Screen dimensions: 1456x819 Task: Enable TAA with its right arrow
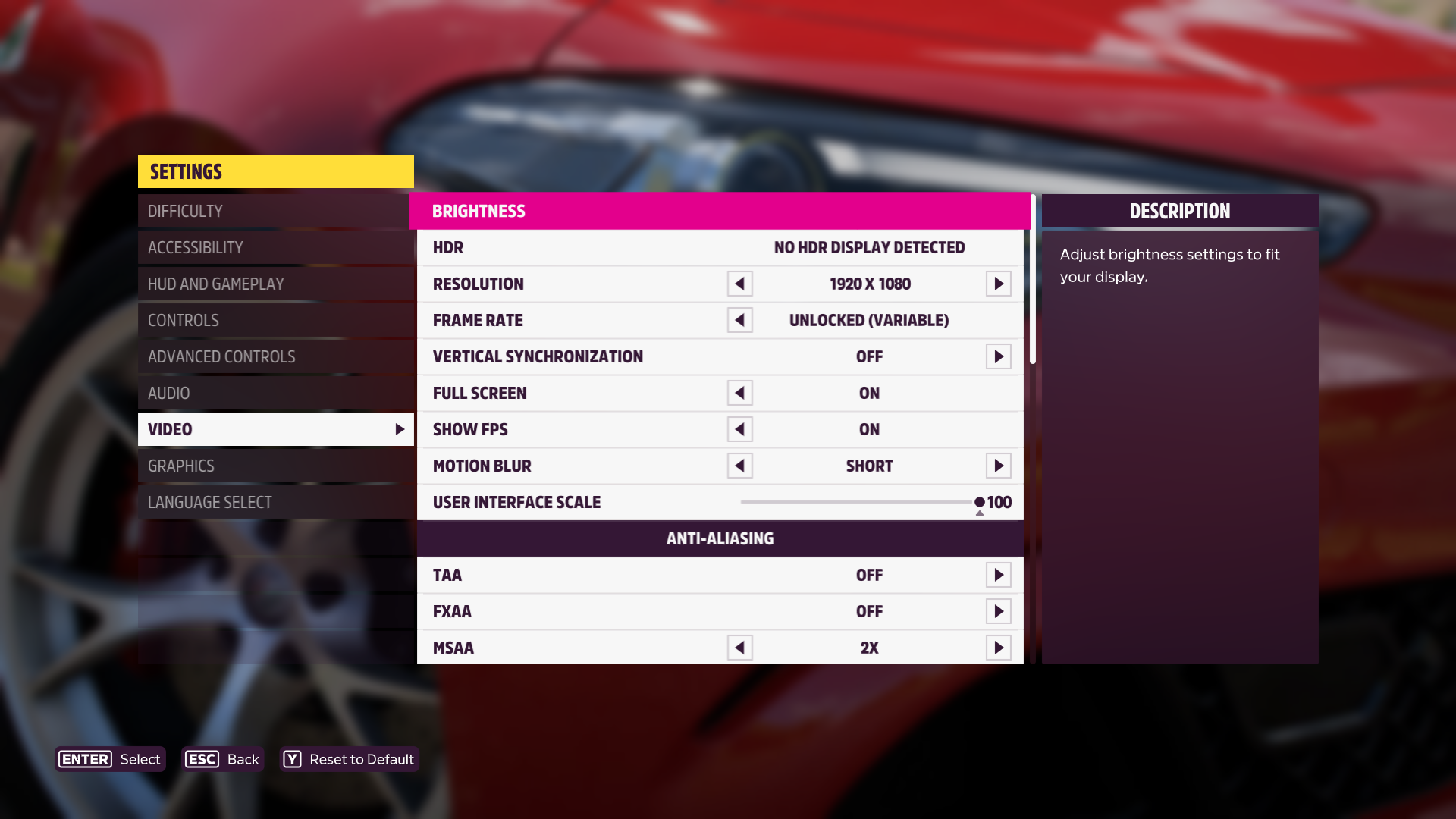click(998, 575)
